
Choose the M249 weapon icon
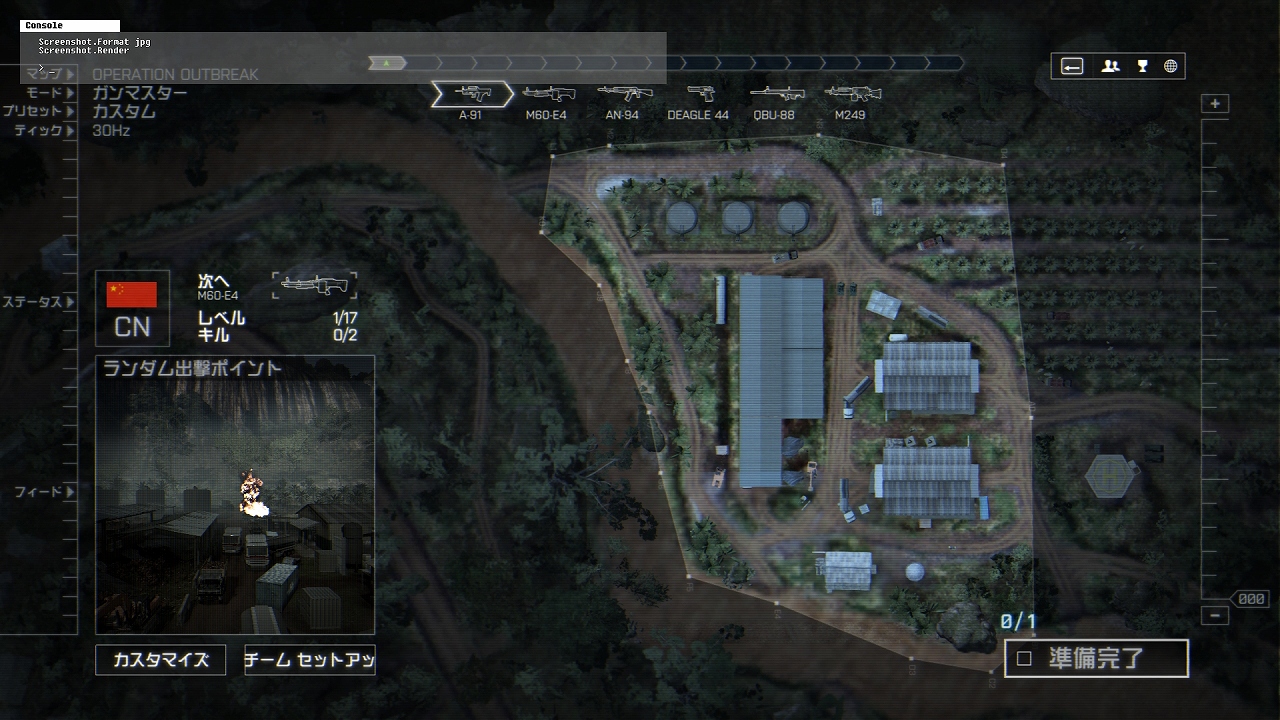click(x=850, y=95)
